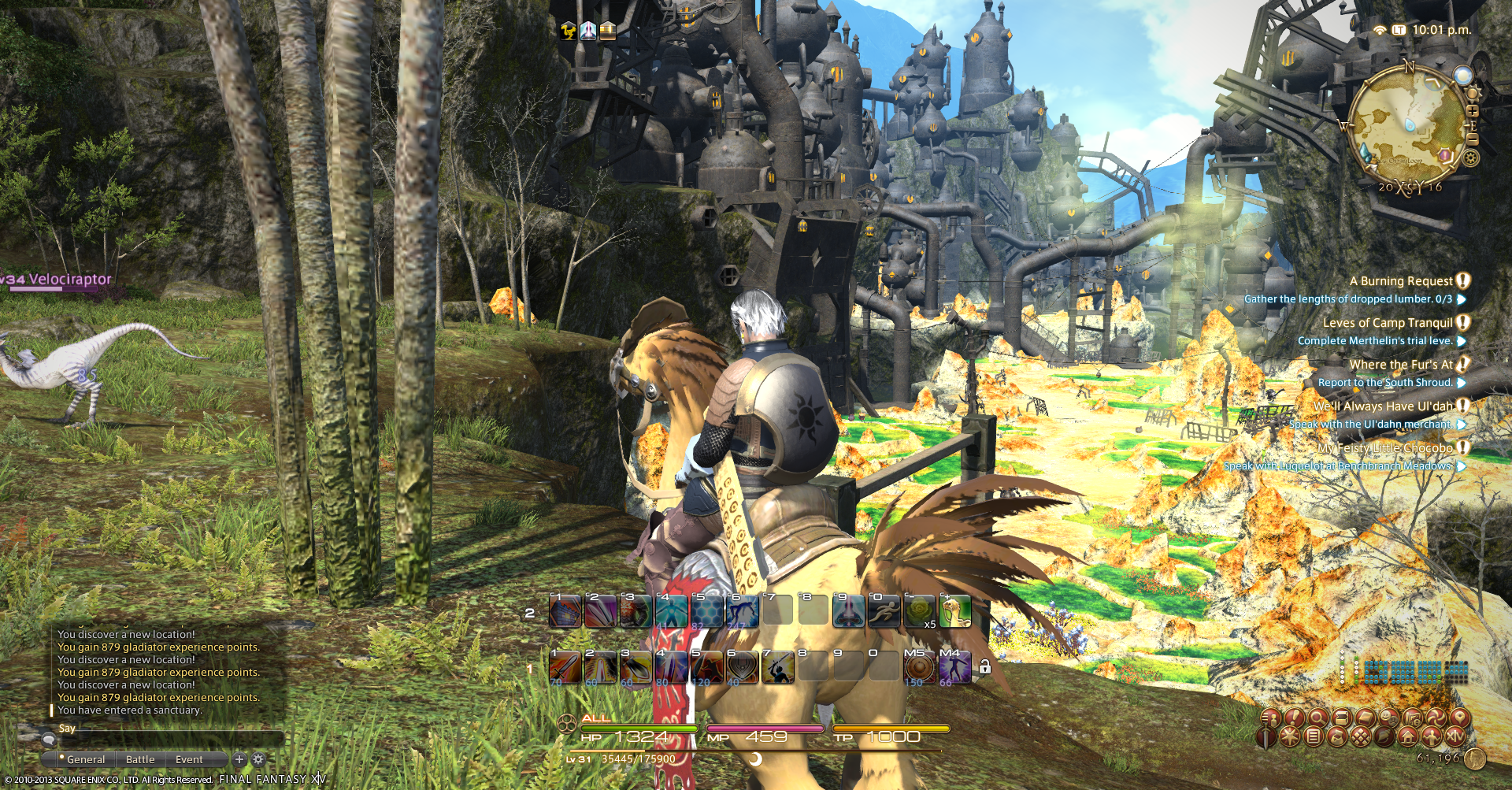Image resolution: width=1512 pixels, height=790 pixels.
Task: Use the sword-raising figure ability in slot 7
Action: click(777, 669)
